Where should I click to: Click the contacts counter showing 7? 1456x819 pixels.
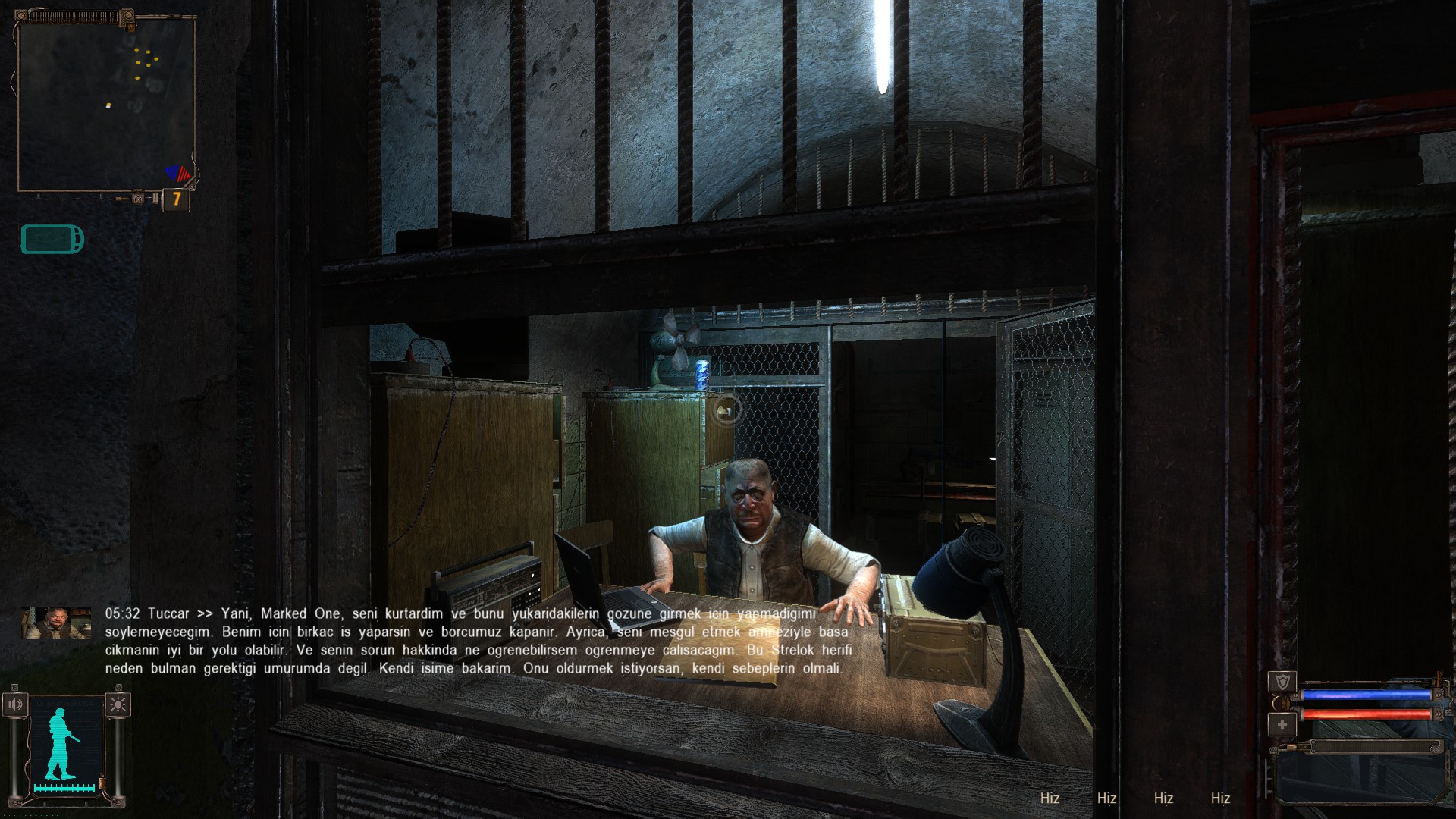coord(177,199)
